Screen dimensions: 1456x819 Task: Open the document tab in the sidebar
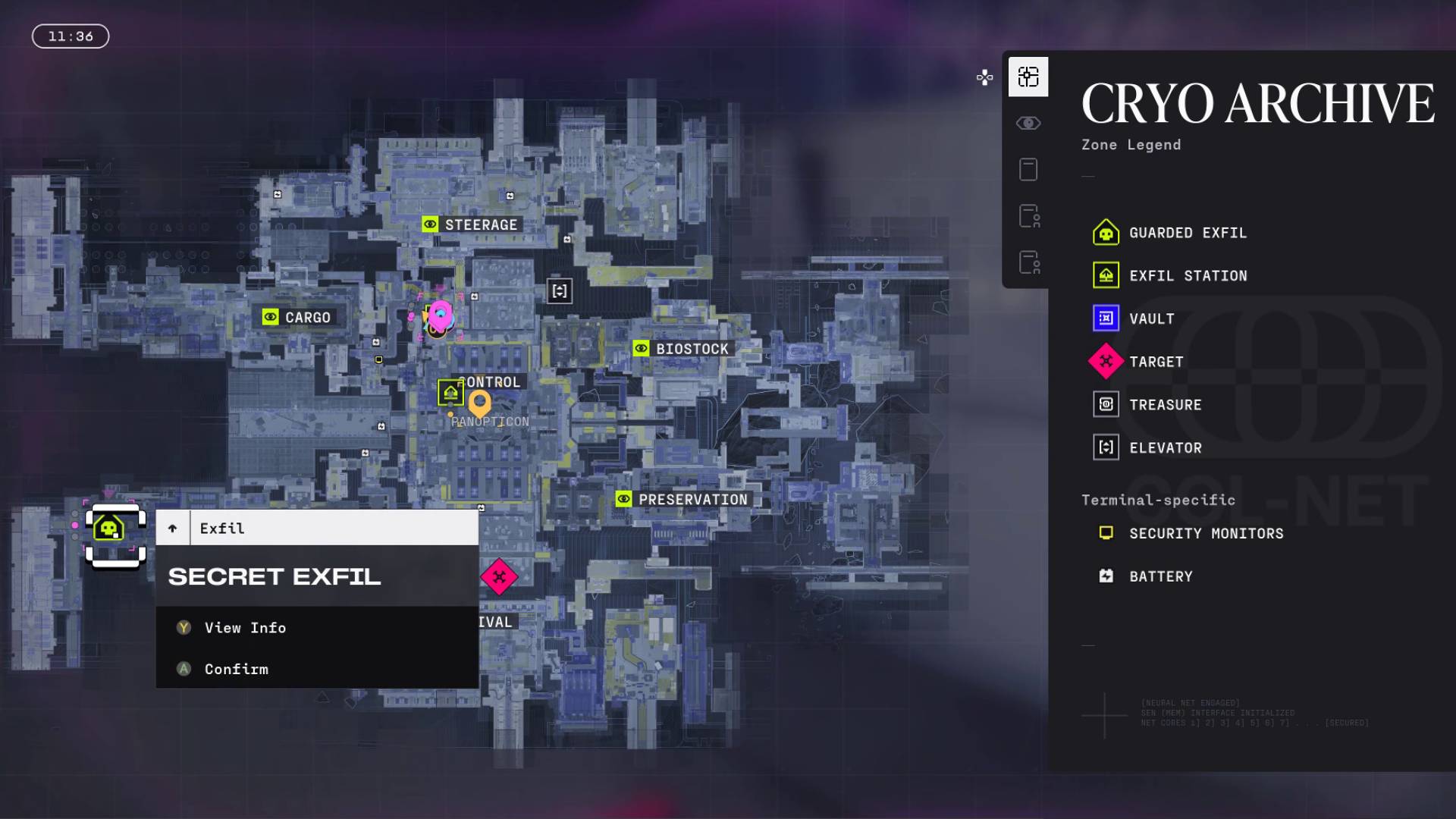tap(1028, 169)
